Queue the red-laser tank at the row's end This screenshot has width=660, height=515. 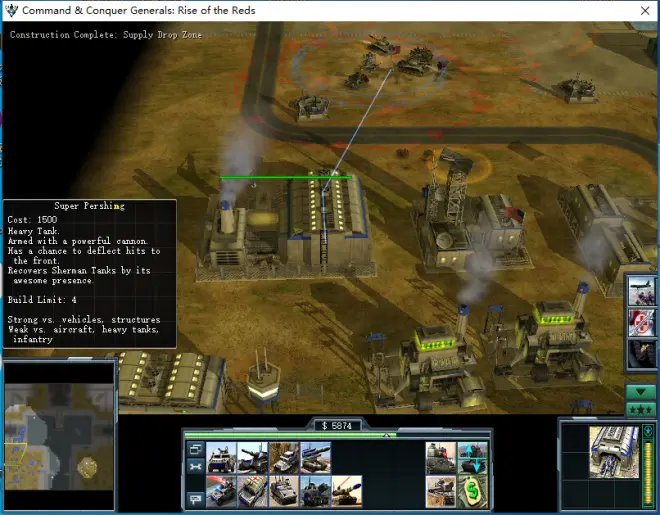click(x=346, y=491)
